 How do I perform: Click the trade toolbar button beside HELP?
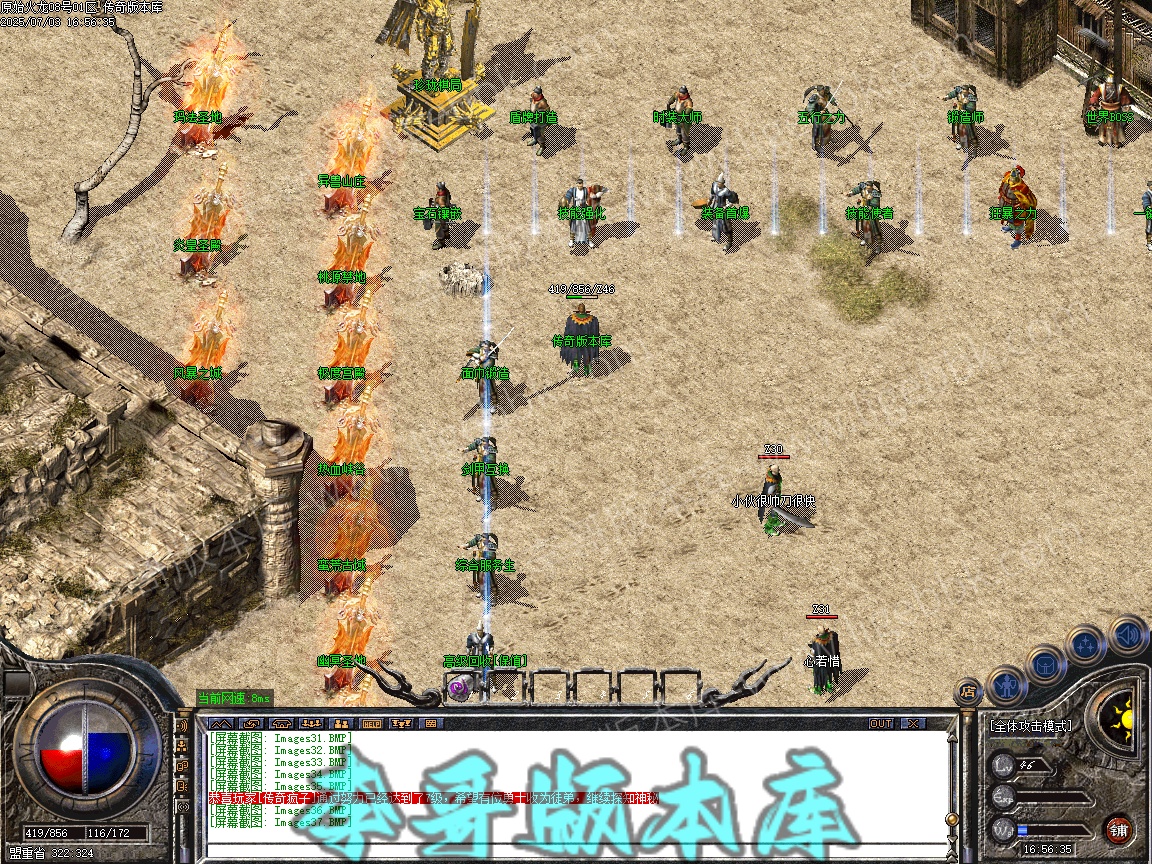pyautogui.click(x=400, y=723)
